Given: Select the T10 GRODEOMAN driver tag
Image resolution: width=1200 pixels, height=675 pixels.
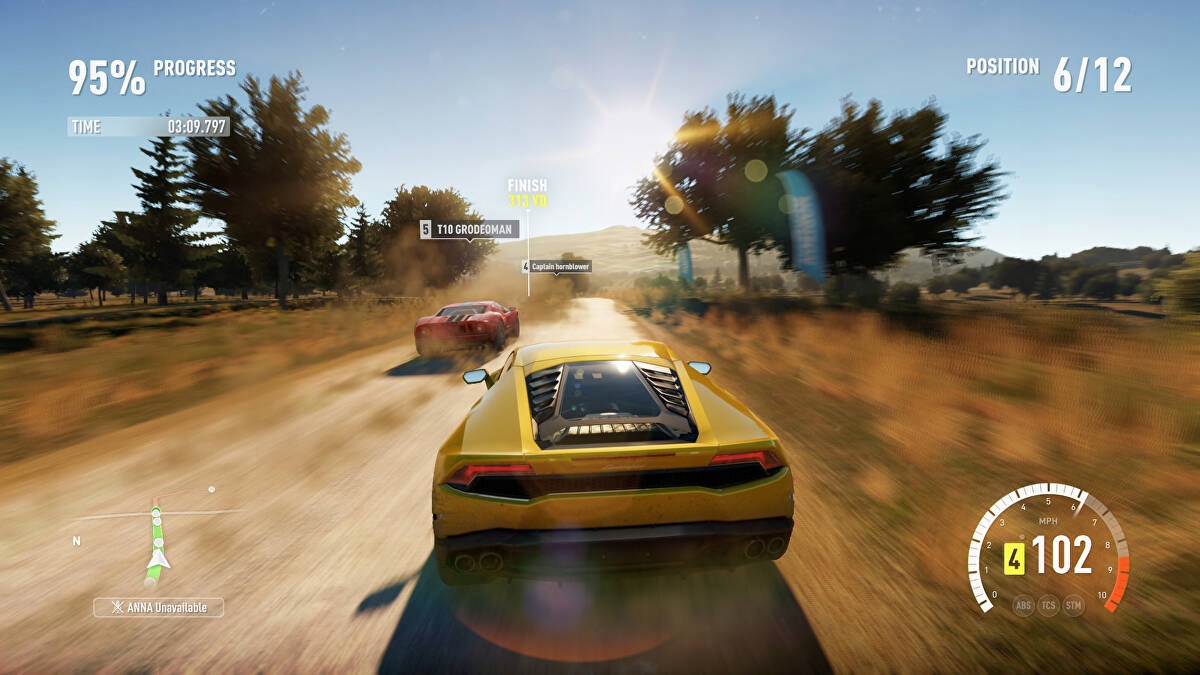Looking at the screenshot, I should pyautogui.click(x=468, y=230).
